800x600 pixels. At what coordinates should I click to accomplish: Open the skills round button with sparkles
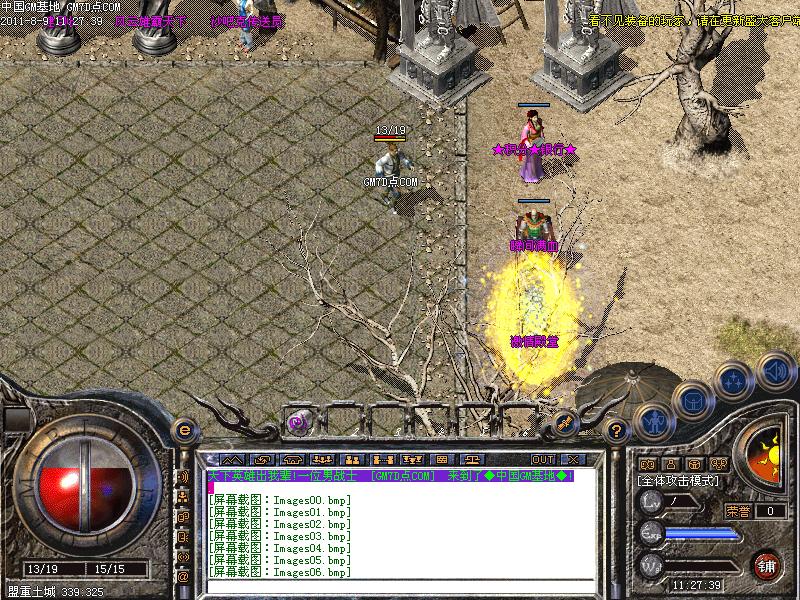[x=735, y=380]
